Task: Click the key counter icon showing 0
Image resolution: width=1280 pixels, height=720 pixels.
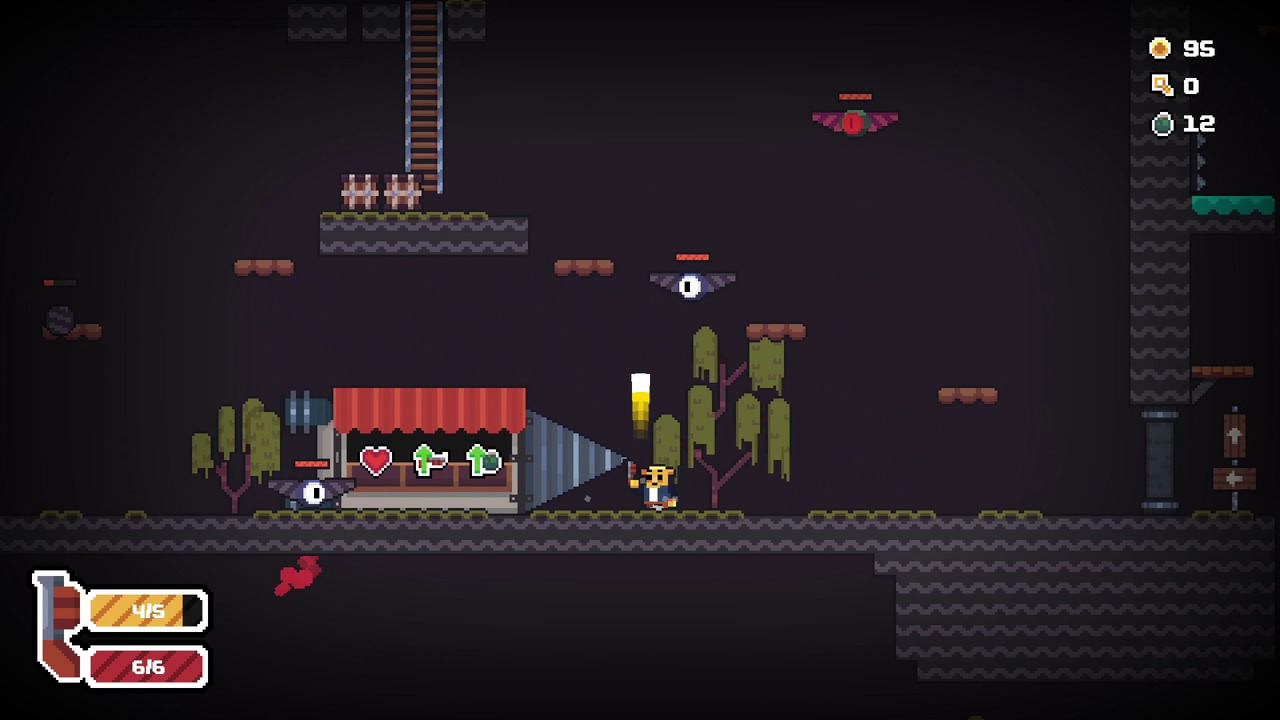Action: [x=1160, y=85]
